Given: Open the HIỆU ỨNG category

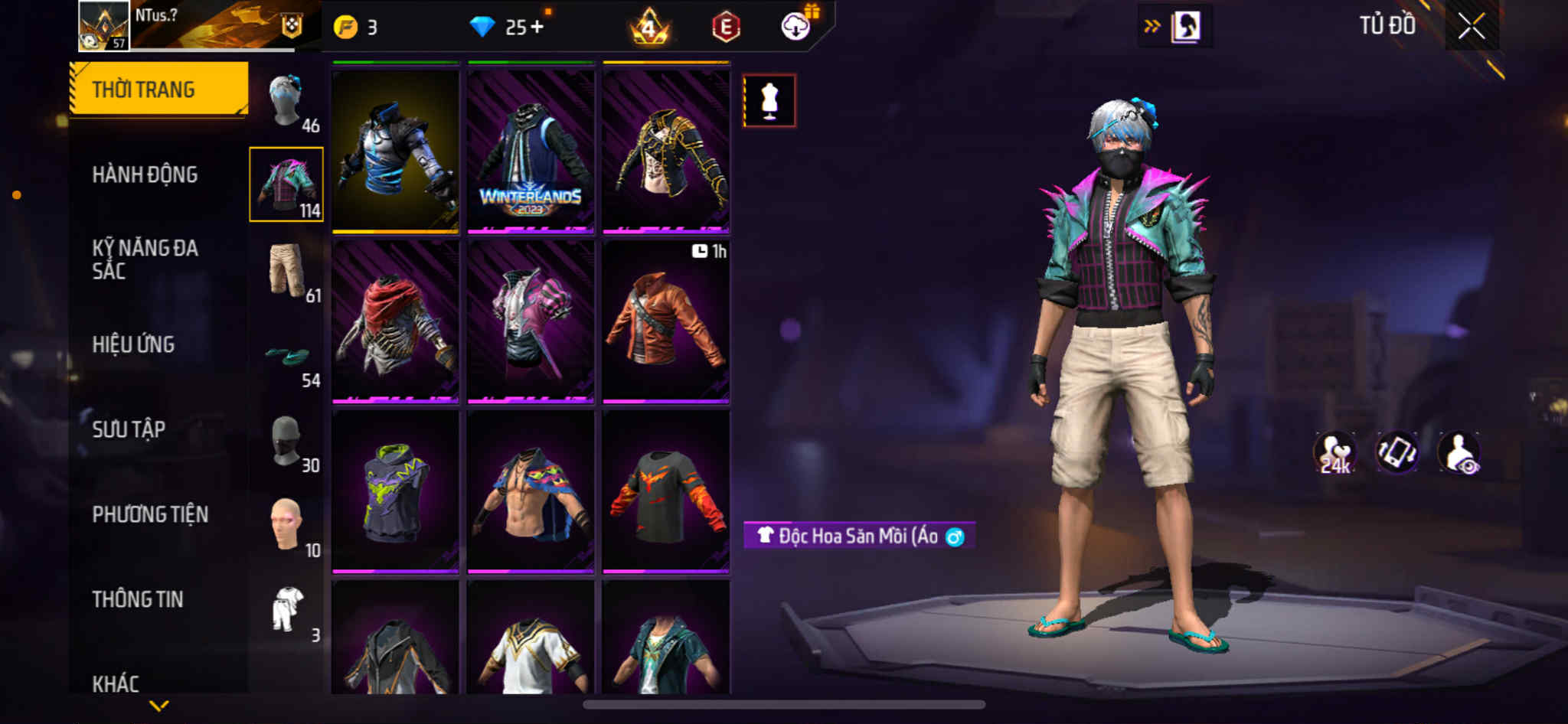Looking at the screenshot, I should tap(133, 344).
